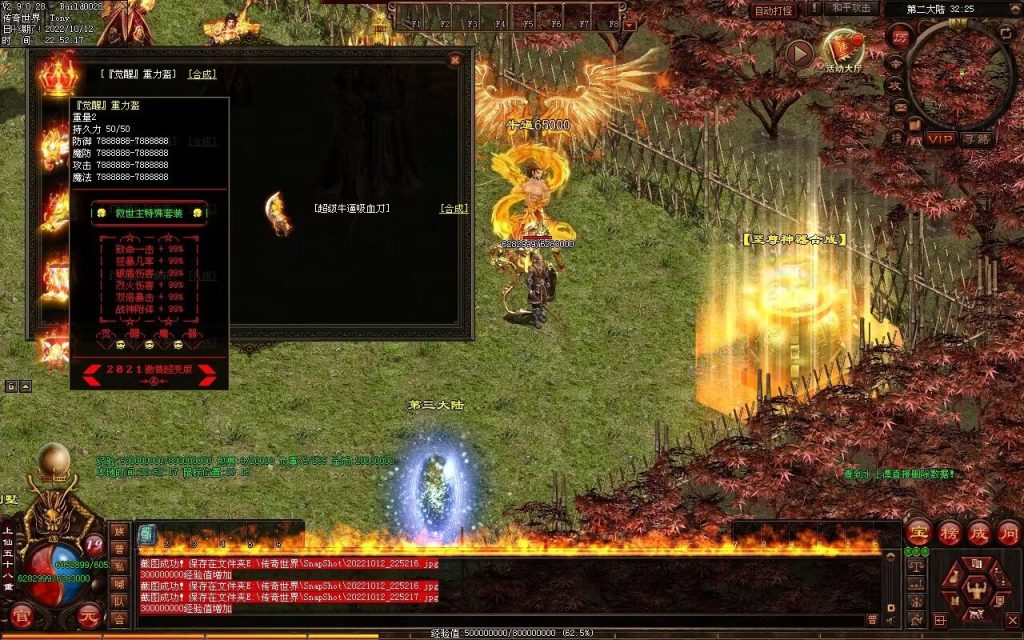
Task: Click the 合成 link beside 超级牛逼吸血刀
Action: 454,208
